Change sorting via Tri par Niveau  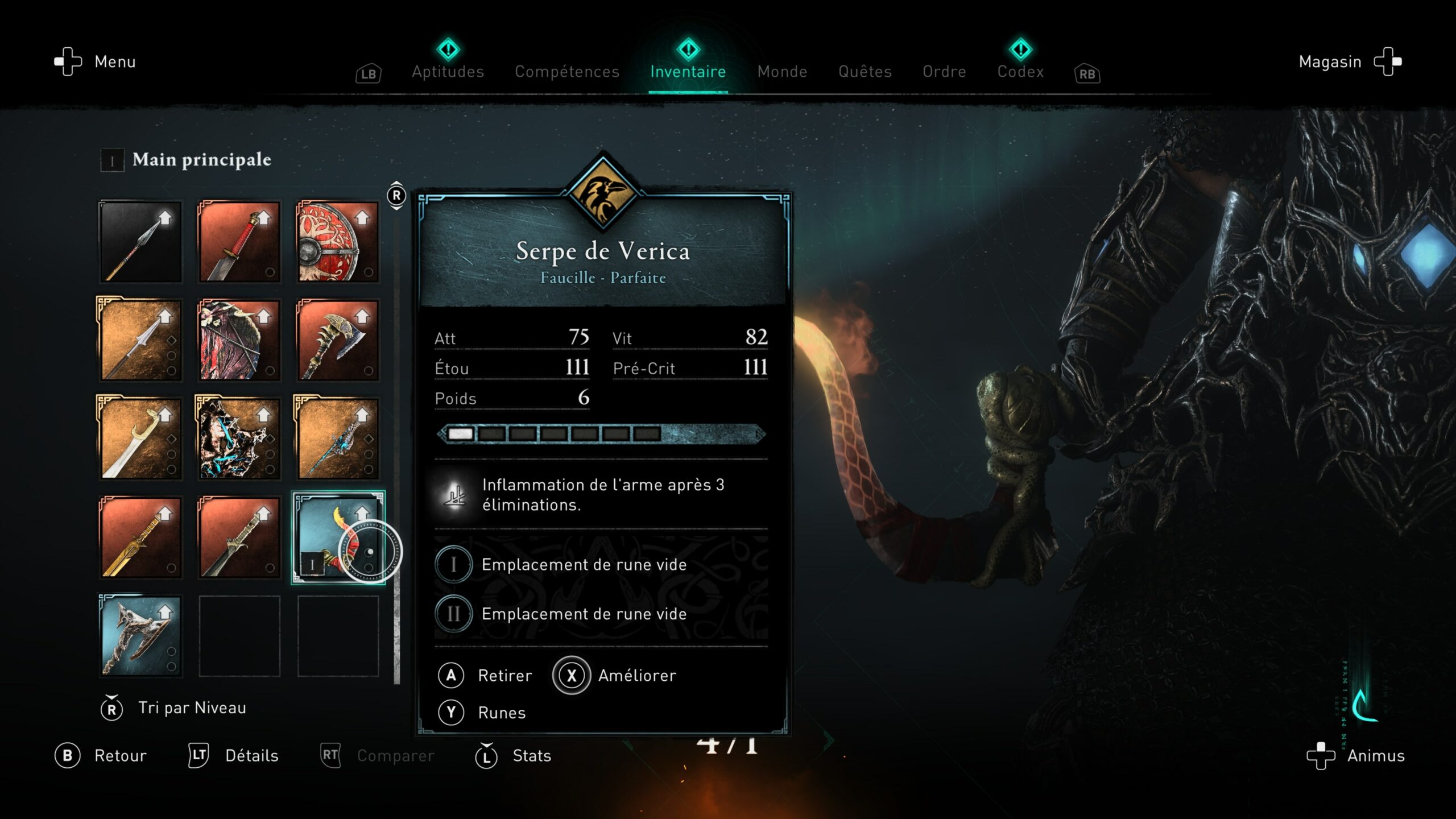[x=191, y=708]
